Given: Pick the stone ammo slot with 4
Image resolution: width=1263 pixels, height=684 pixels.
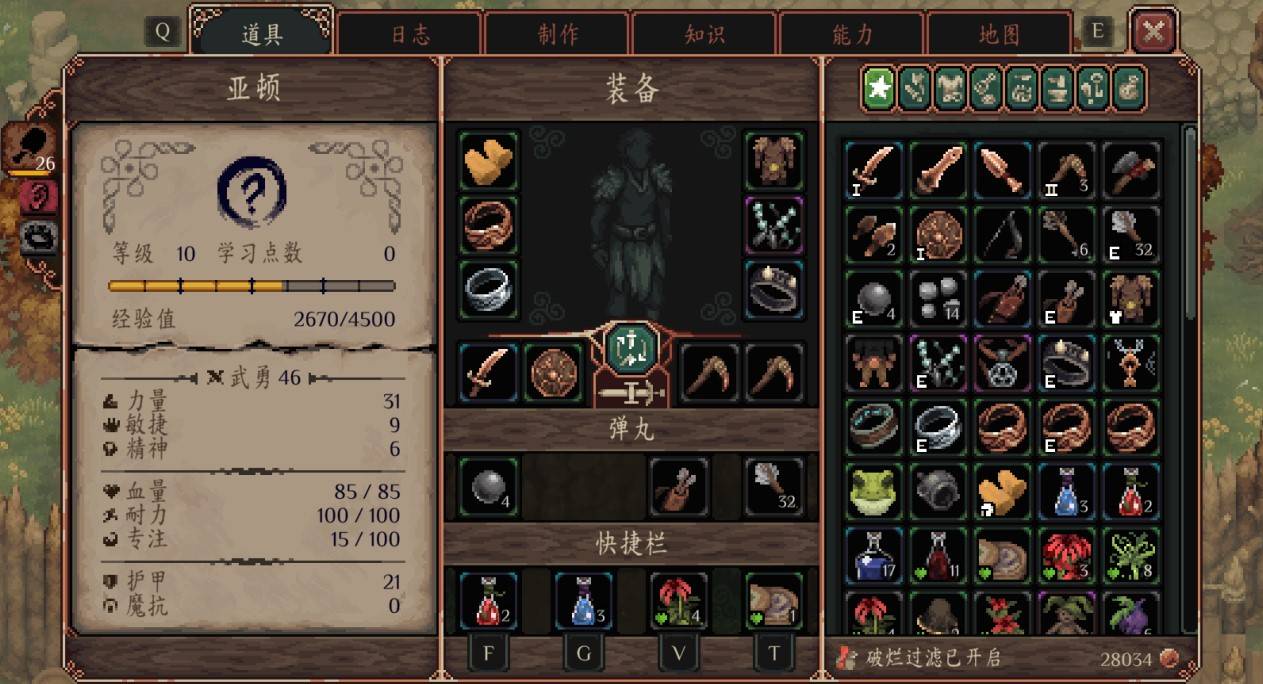Looking at the screenshot, I should 489,487.
